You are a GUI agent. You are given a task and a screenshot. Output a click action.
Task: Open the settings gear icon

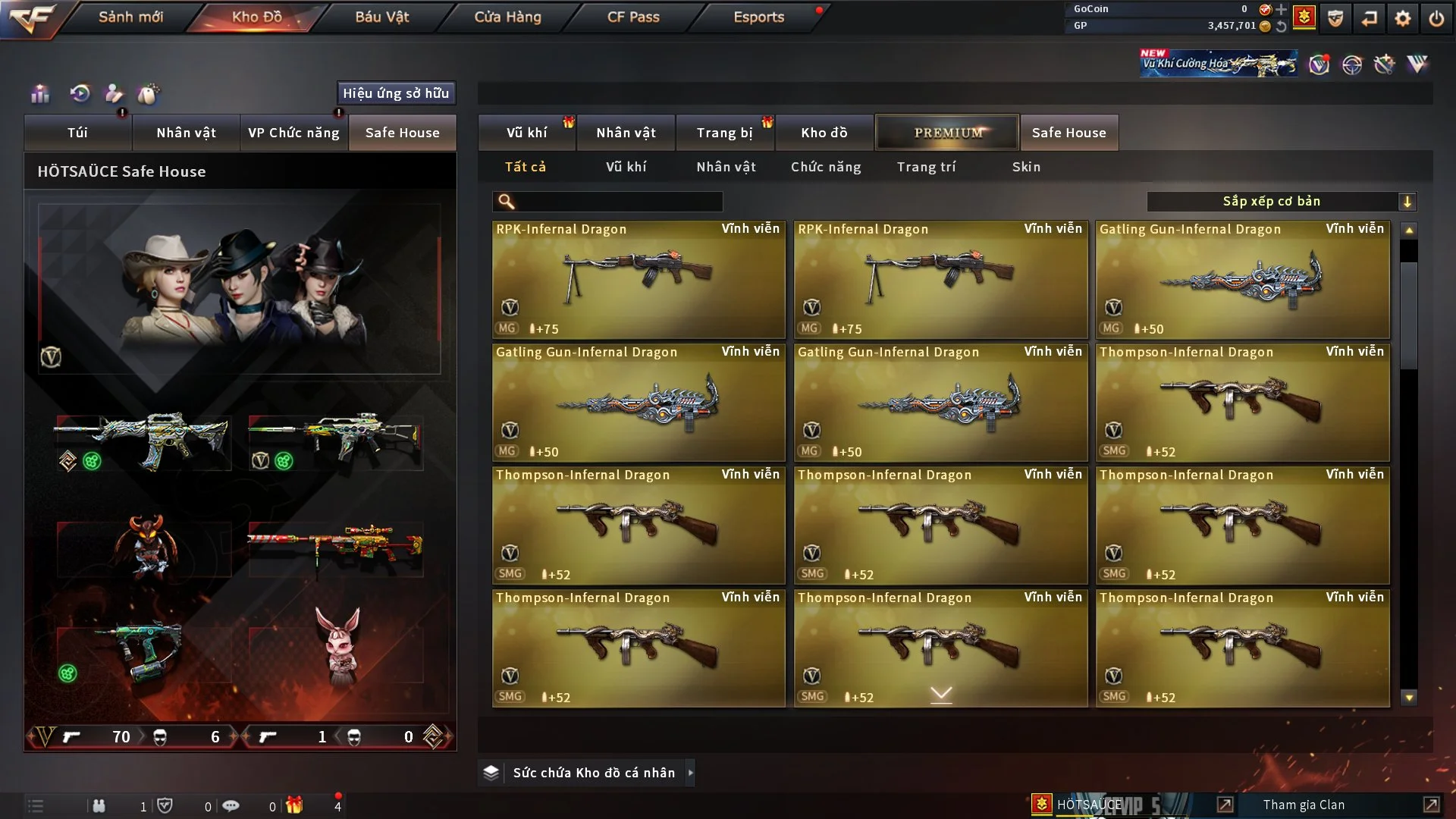coord(1402,18)
